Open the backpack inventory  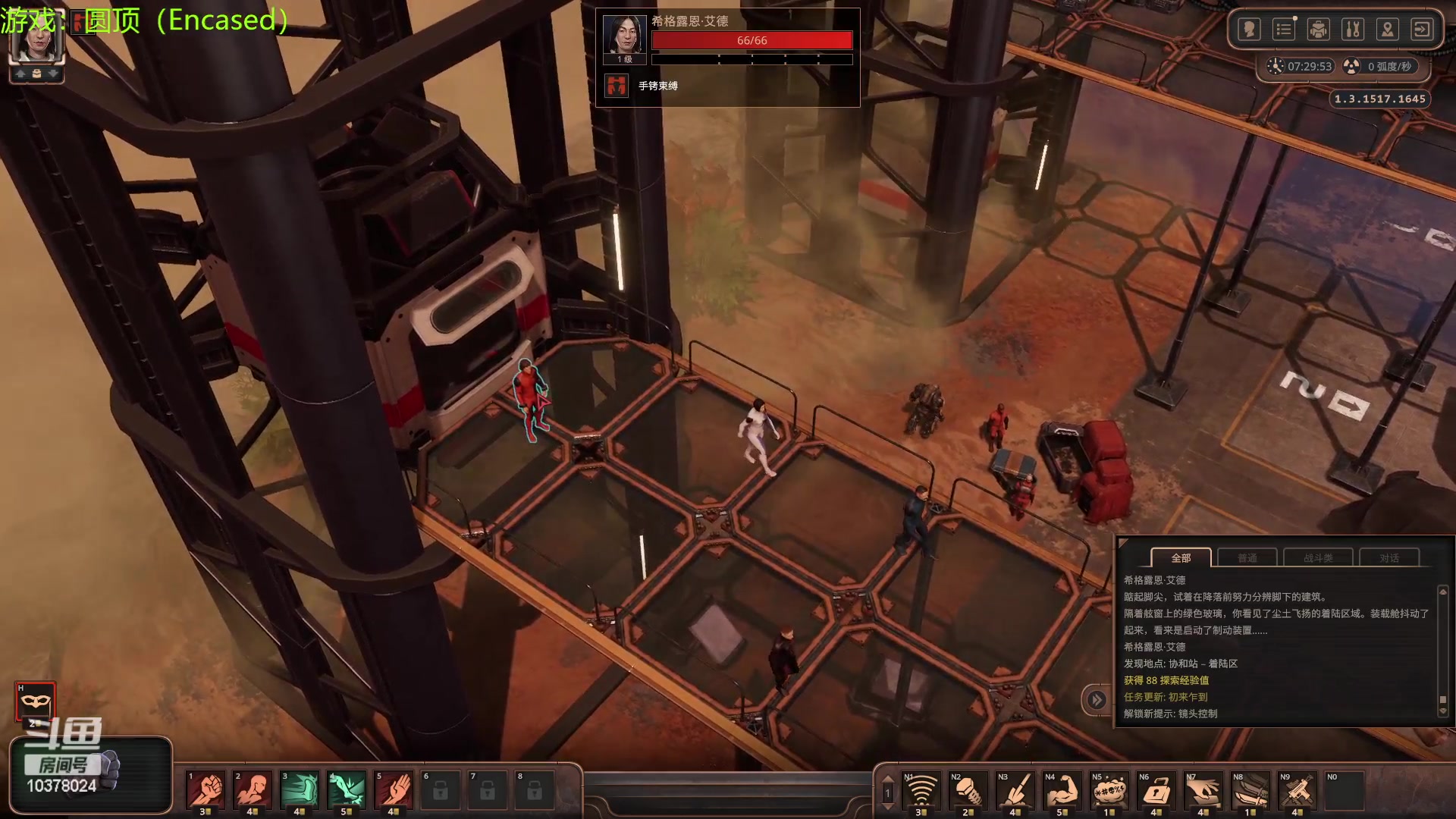pyautogui.click(x=1319, y=30)
